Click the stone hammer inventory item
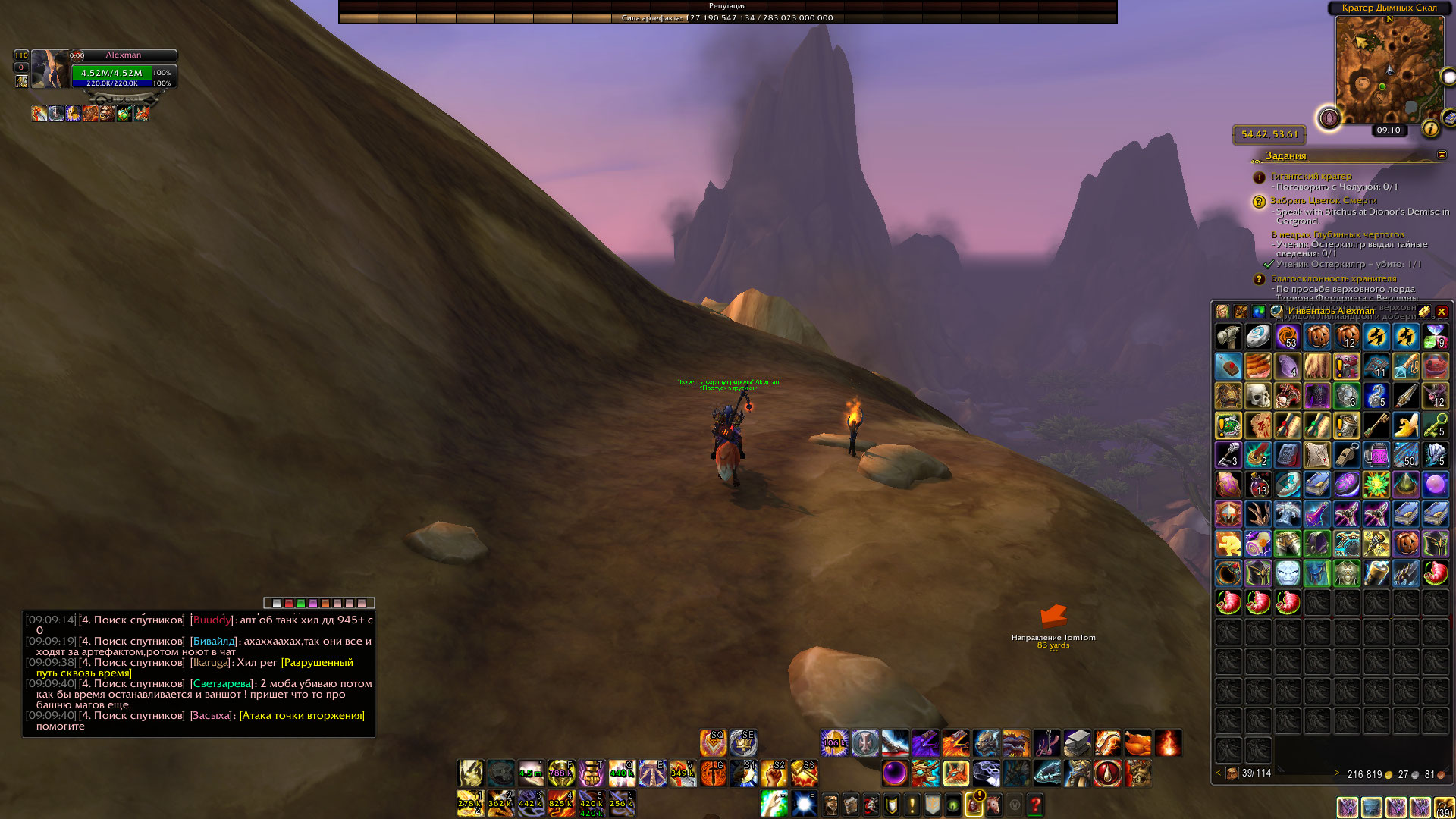The width and height of the screenshot is (1456, 819). 1228,337
